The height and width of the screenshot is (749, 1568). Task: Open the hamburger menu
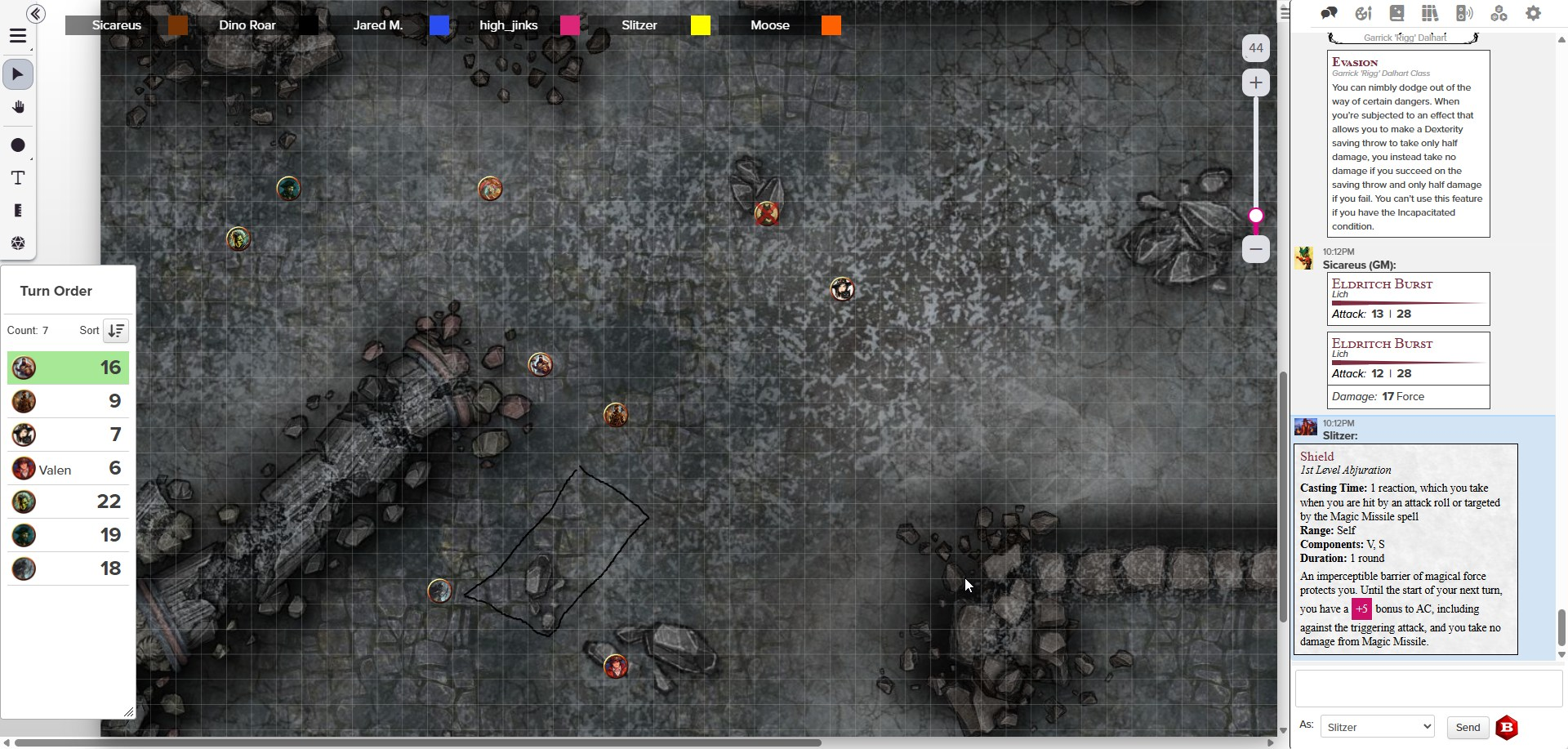[x=18, y=37]
